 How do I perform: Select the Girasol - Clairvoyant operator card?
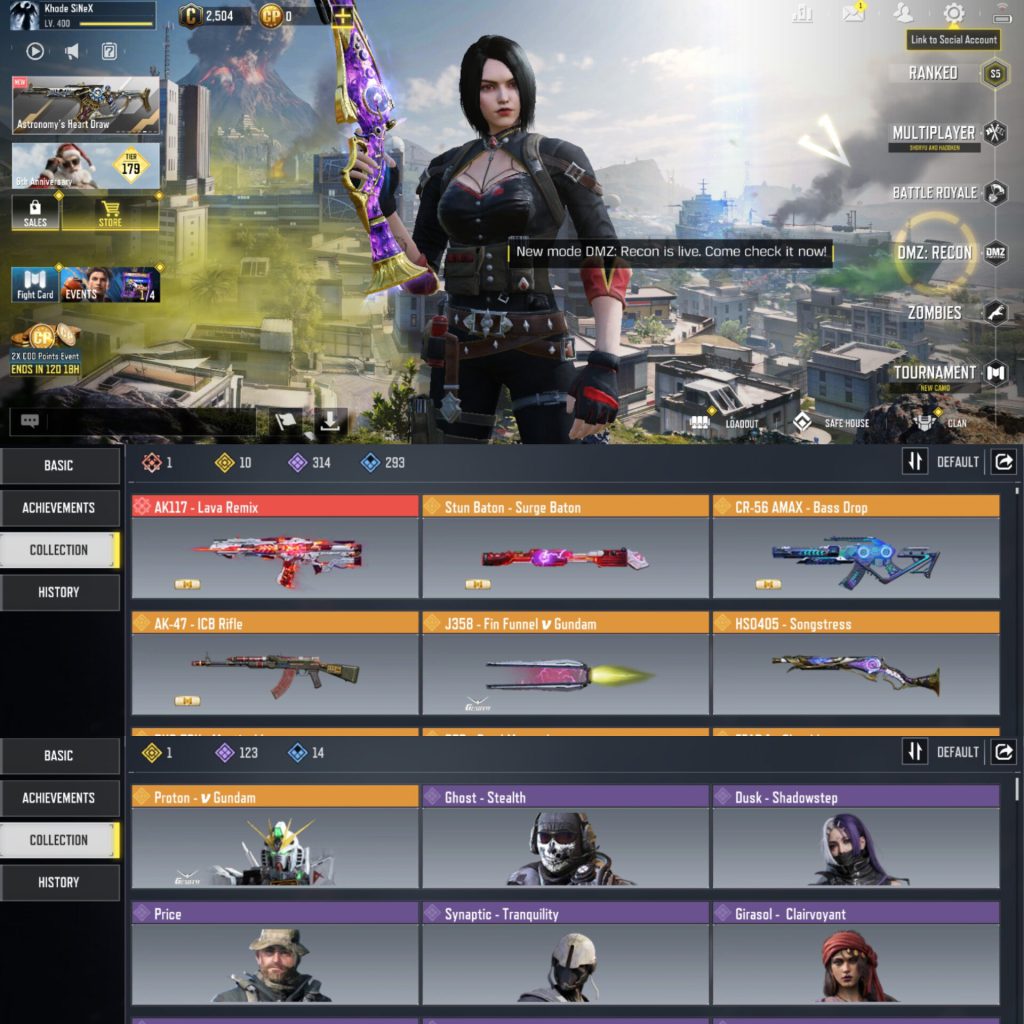point(855,953)
